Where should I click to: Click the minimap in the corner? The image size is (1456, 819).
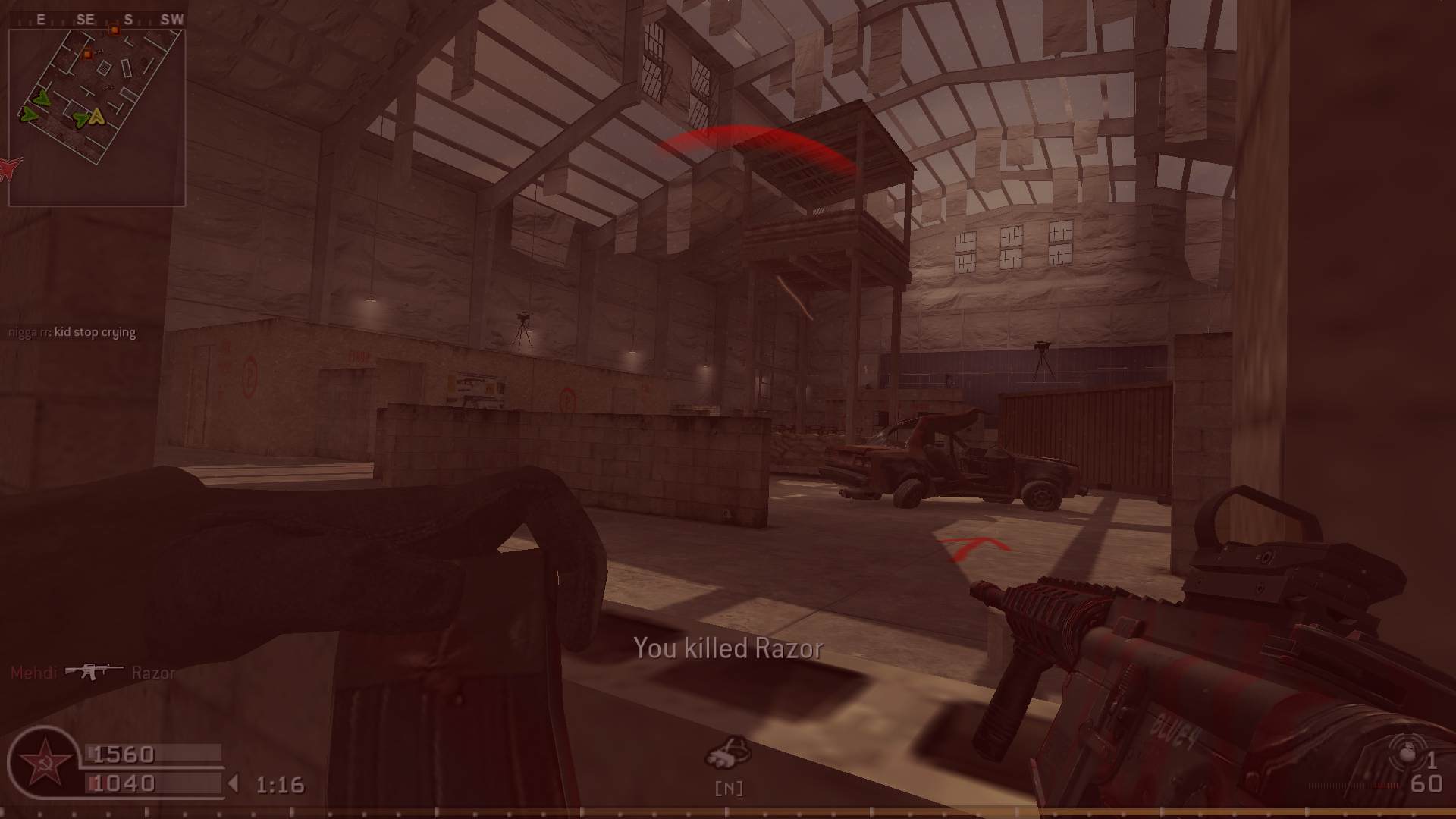tap(97, 117)
